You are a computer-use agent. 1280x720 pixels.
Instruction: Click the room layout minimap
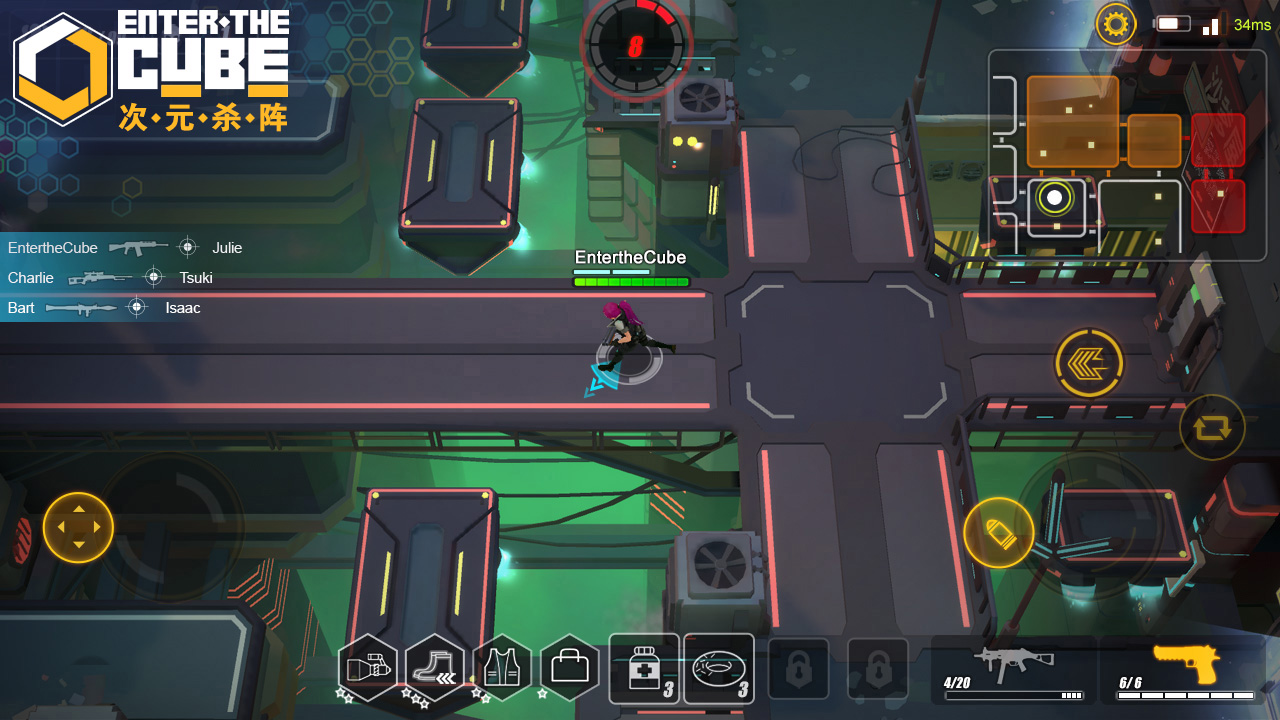click(1126, 155)
